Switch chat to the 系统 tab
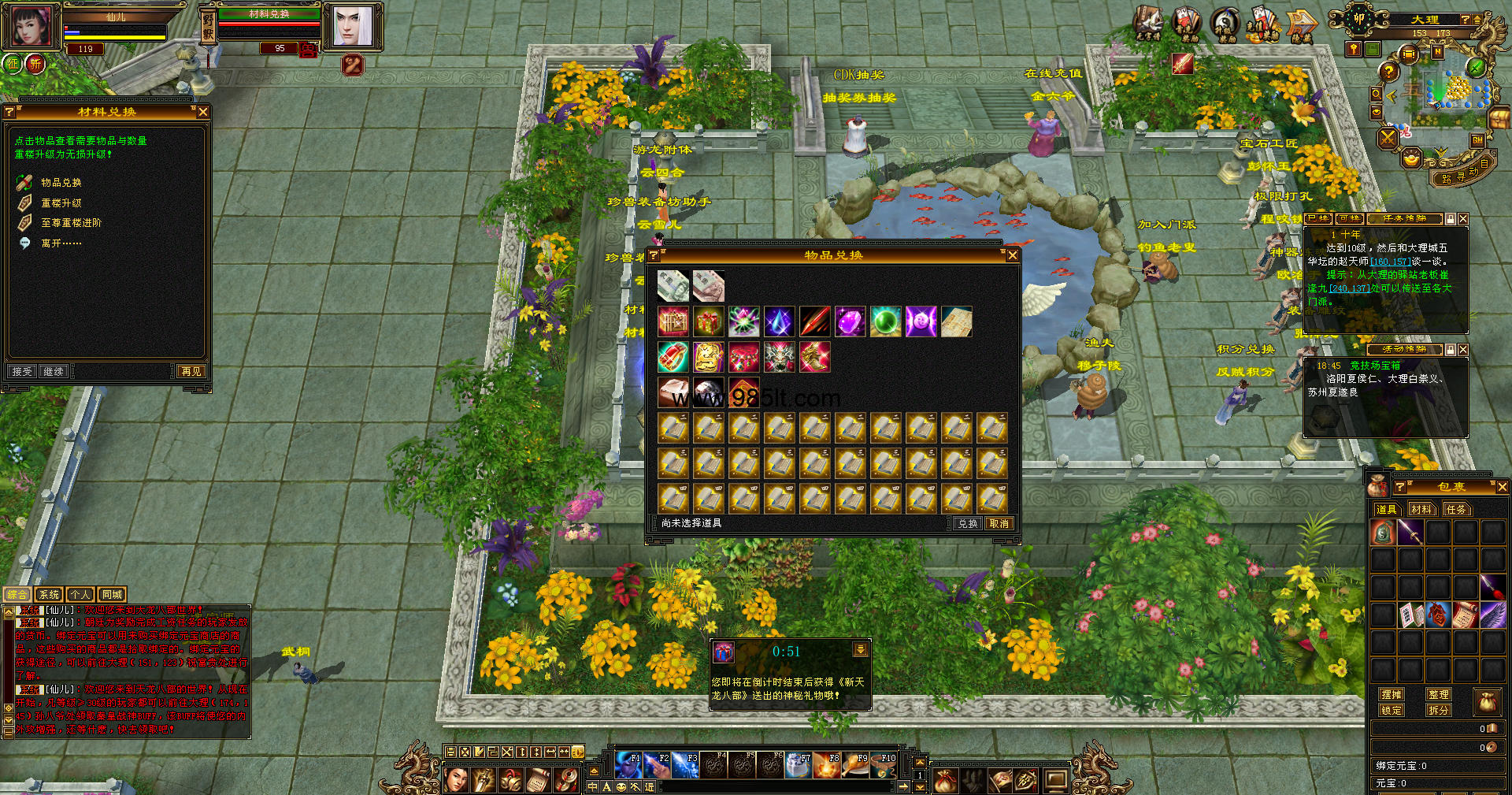The width and height of the screenshot is (1512, 795). pos(49,595)
